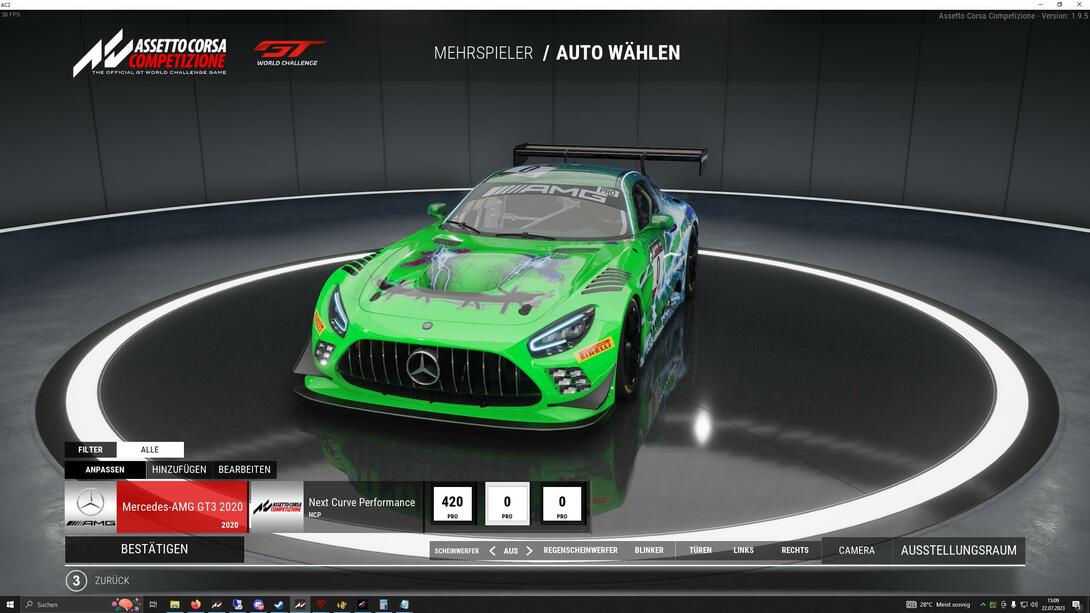
Task: Pick the car number 420 plate
Action: (x=452, y=504)
